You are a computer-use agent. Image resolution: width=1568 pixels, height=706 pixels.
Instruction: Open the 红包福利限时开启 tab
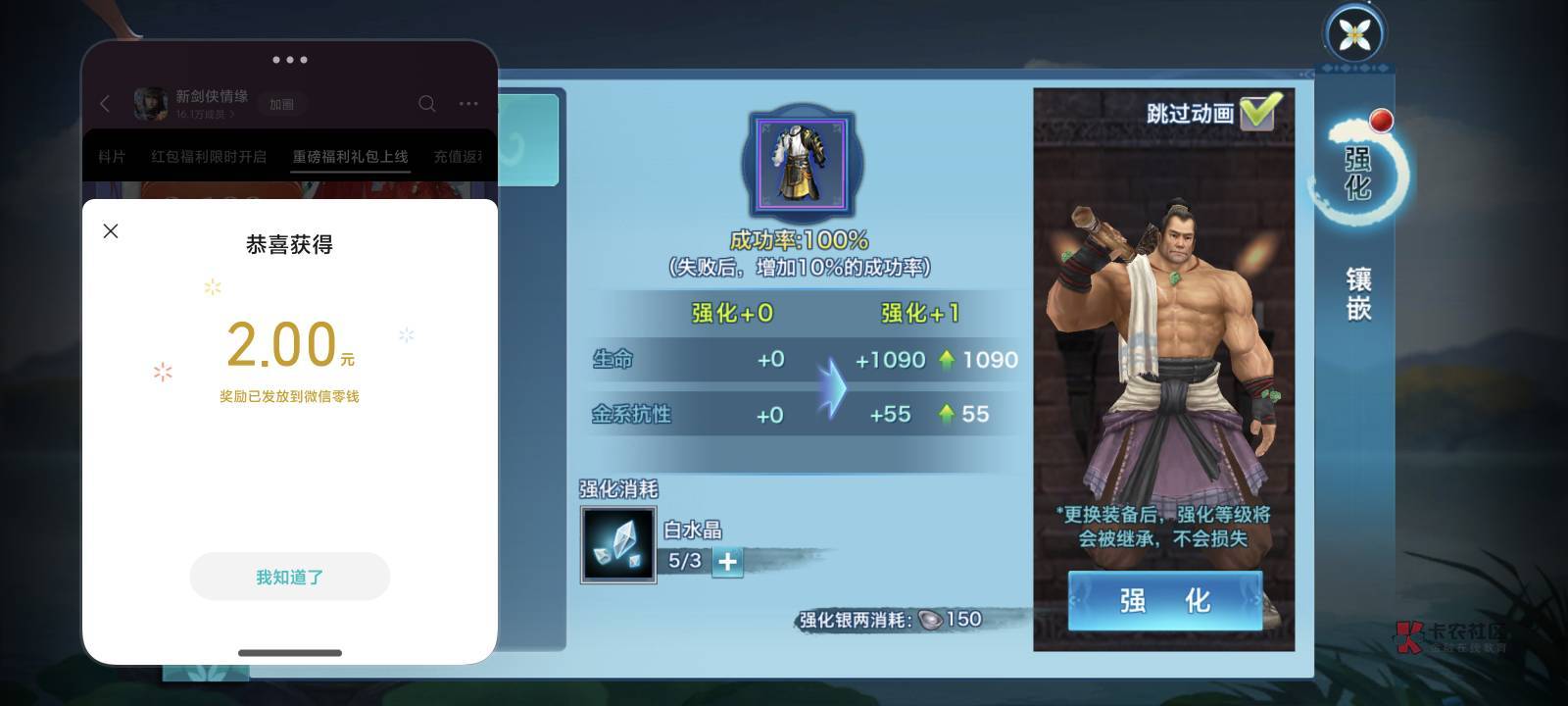pos(209,157)
